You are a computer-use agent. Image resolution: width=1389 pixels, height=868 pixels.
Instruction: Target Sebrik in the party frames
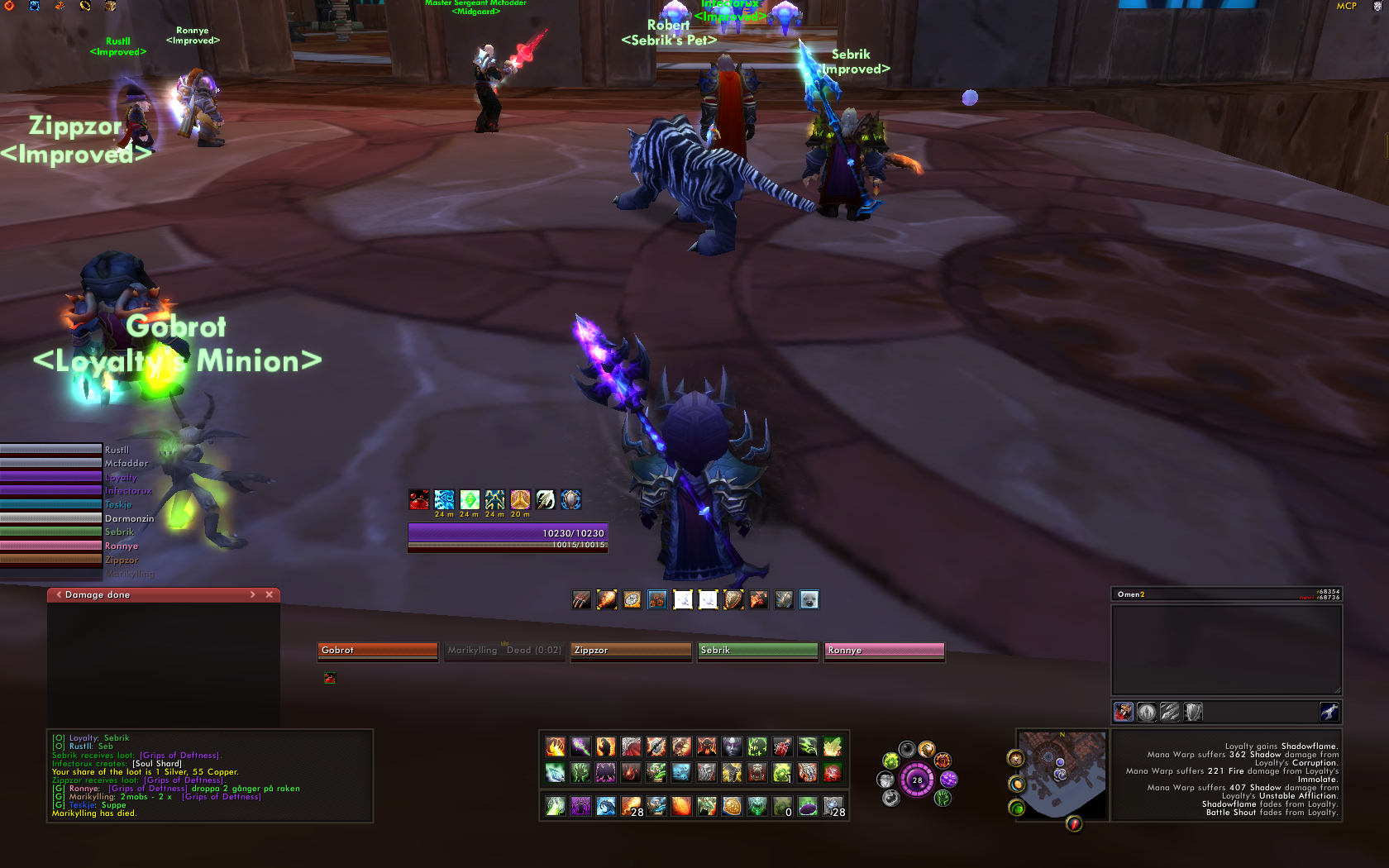point(758,651)
